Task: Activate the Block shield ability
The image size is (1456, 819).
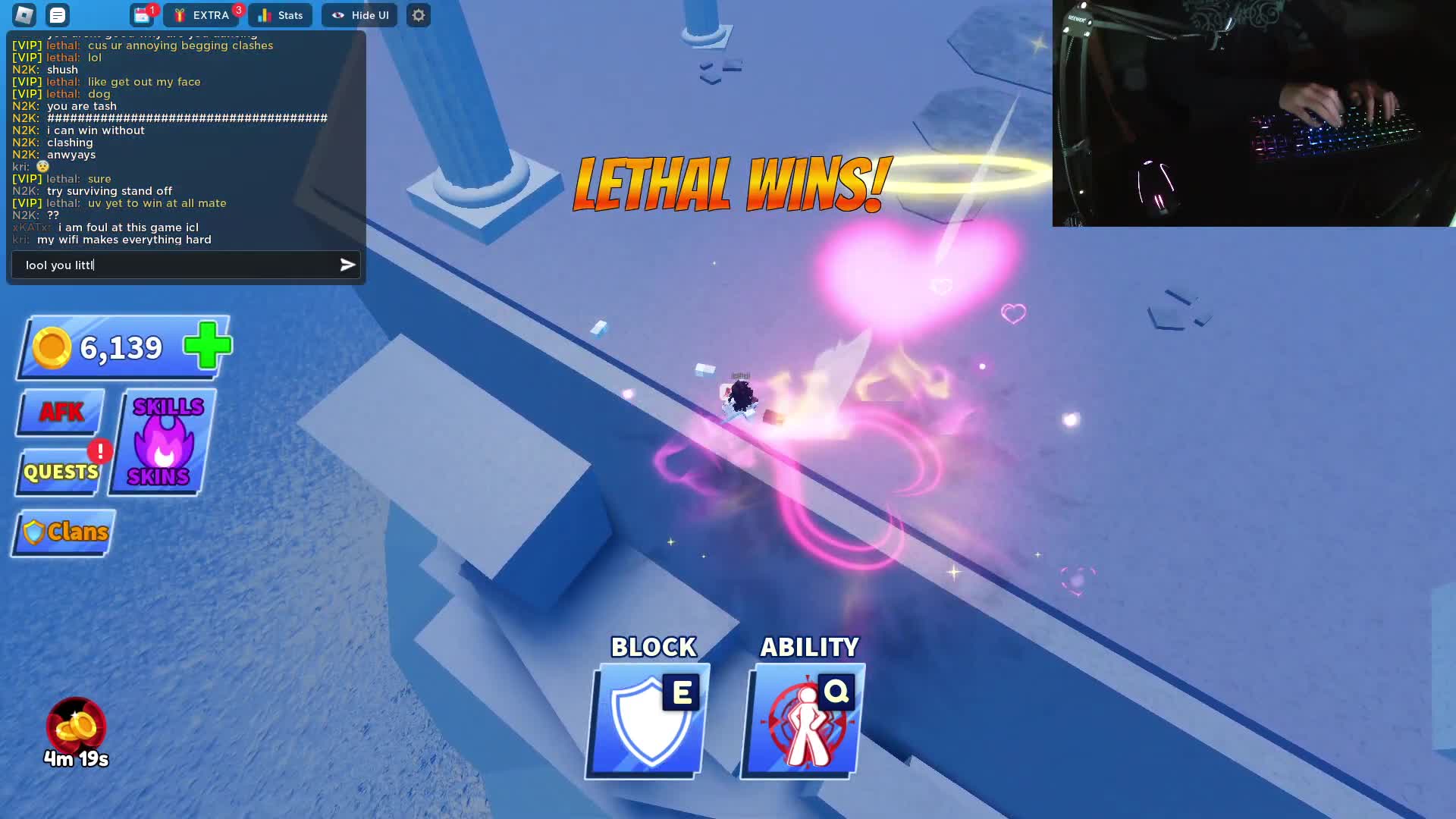Action: click(x=645, y=719)
